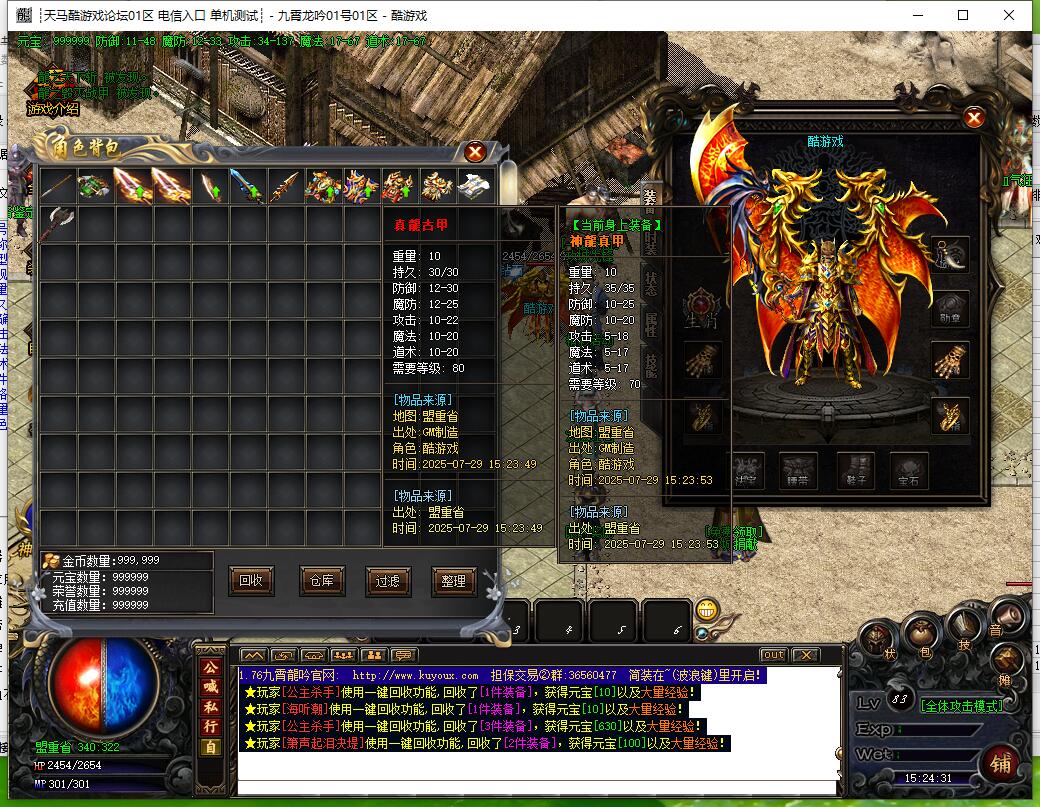The image size is (1040, 807).
Task: Open the 包 bag icon
Action: pos(920,635)
